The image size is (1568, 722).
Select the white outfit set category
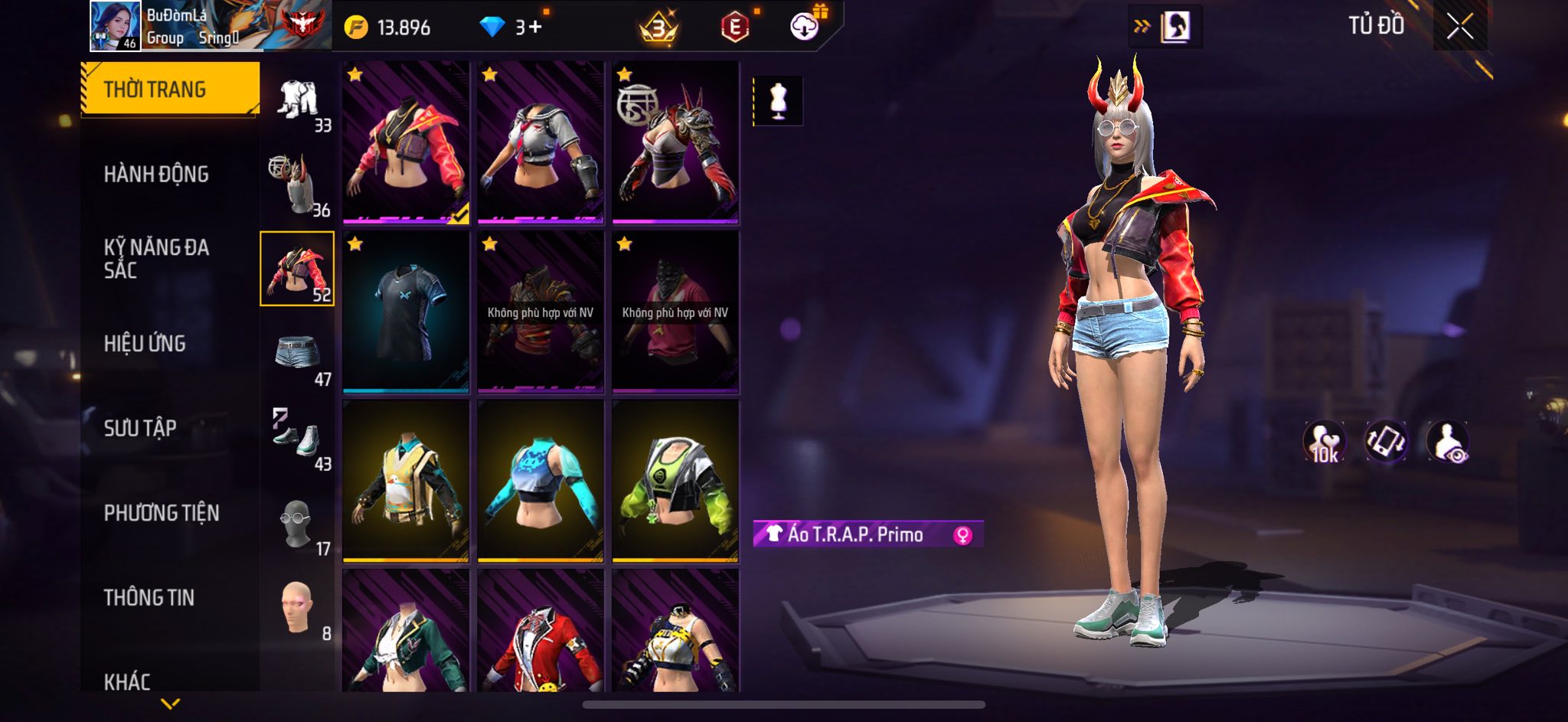coord(298,100)
